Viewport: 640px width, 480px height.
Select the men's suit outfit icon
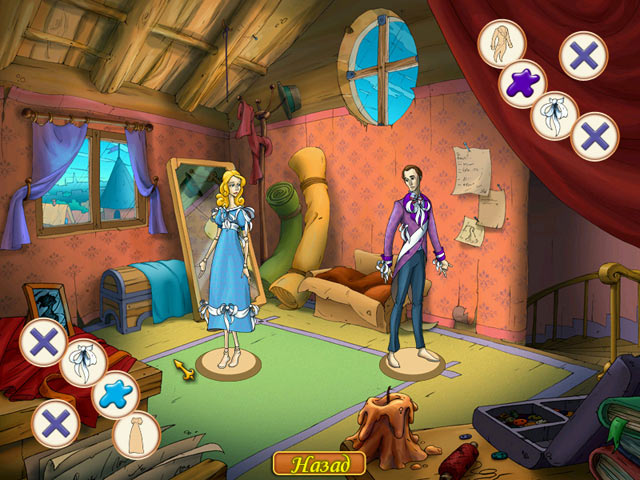(502, 43)
